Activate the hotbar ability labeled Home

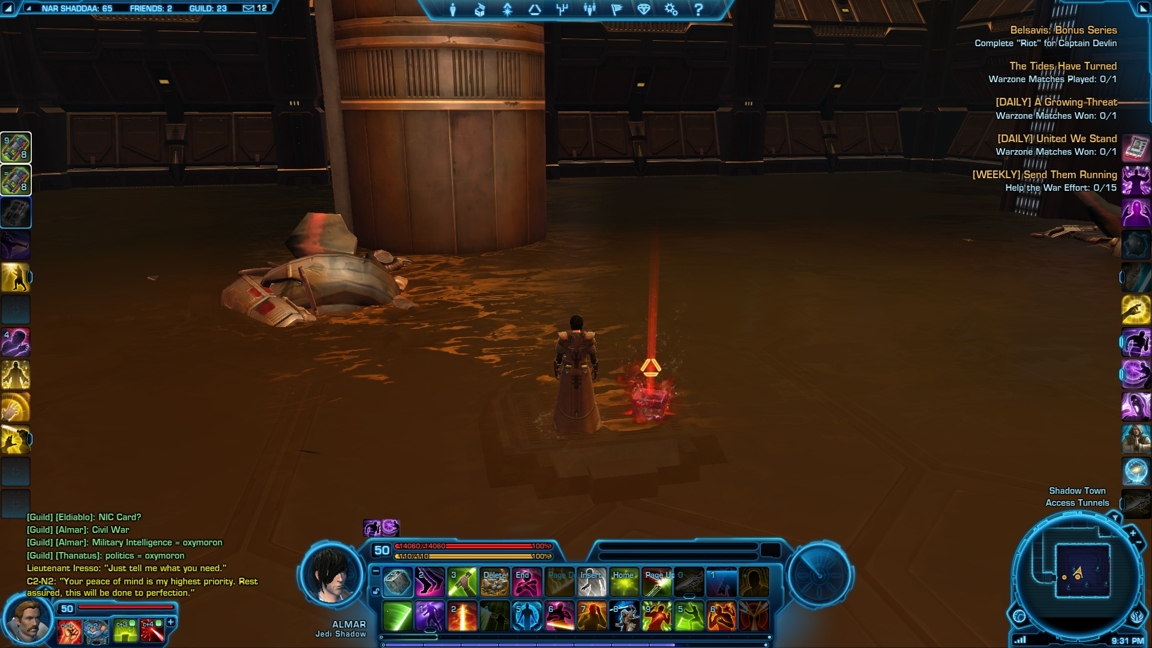pyautogui.click(x=624, y=582)
